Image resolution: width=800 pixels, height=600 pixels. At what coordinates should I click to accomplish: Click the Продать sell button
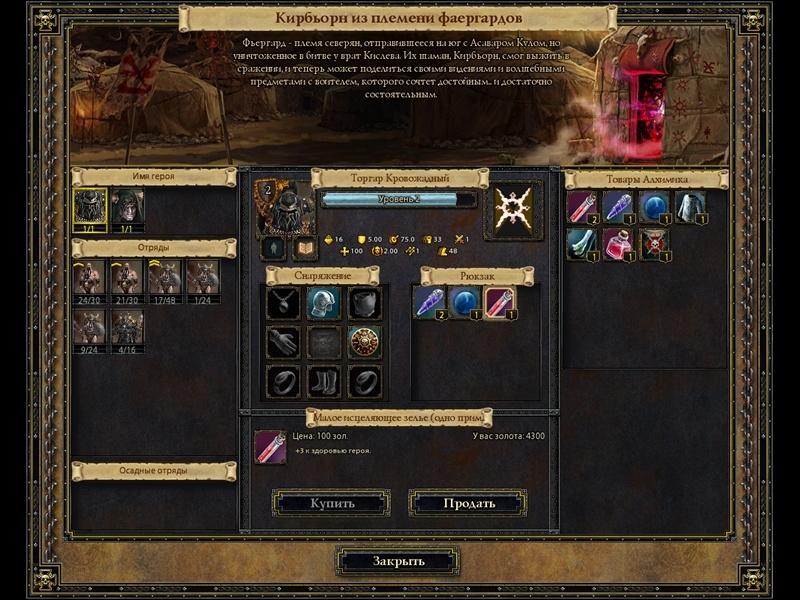point(467,503)
